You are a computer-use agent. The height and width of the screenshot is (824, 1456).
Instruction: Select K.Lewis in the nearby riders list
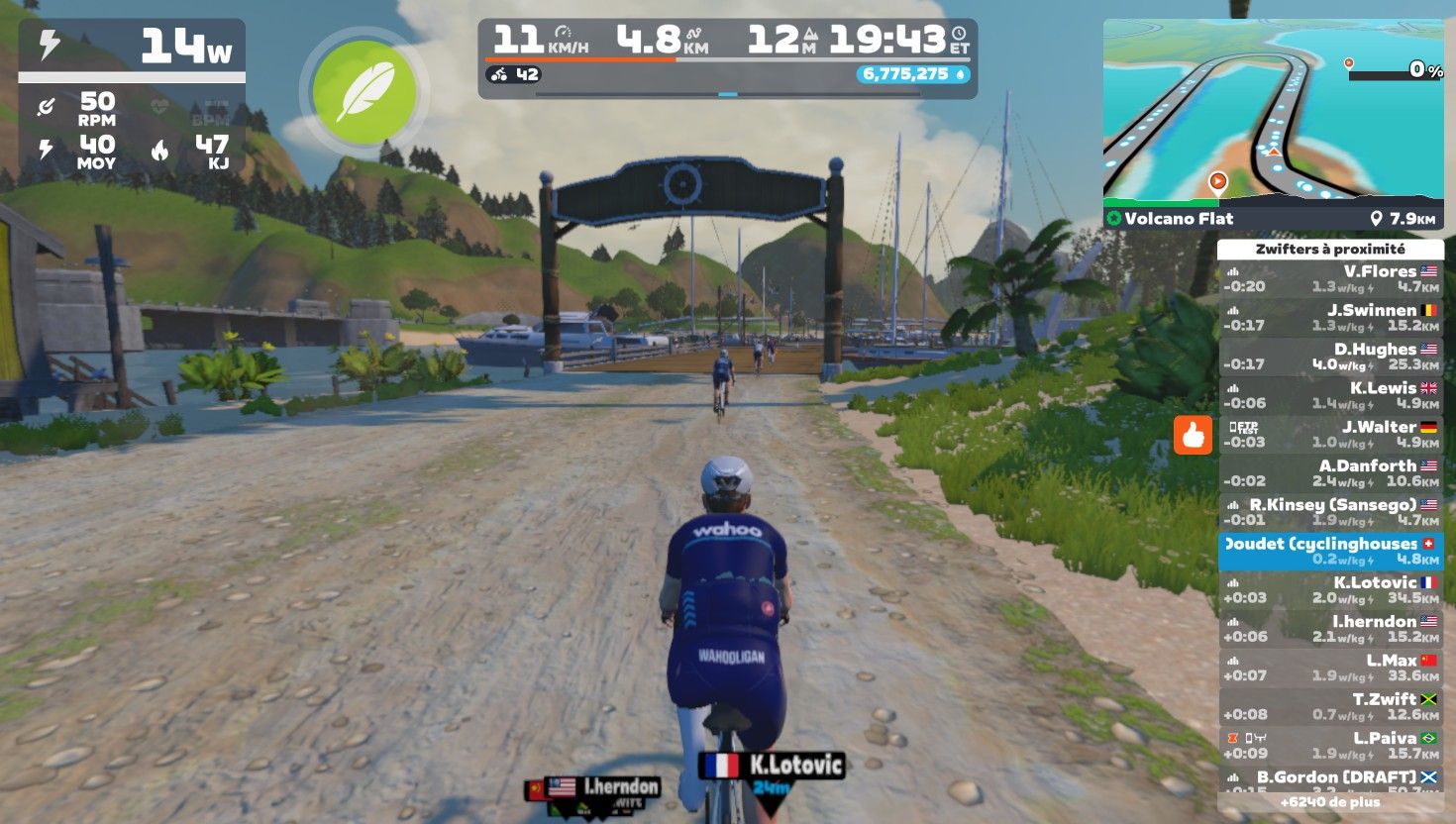pyautogui.click(x=1330, y=395)
